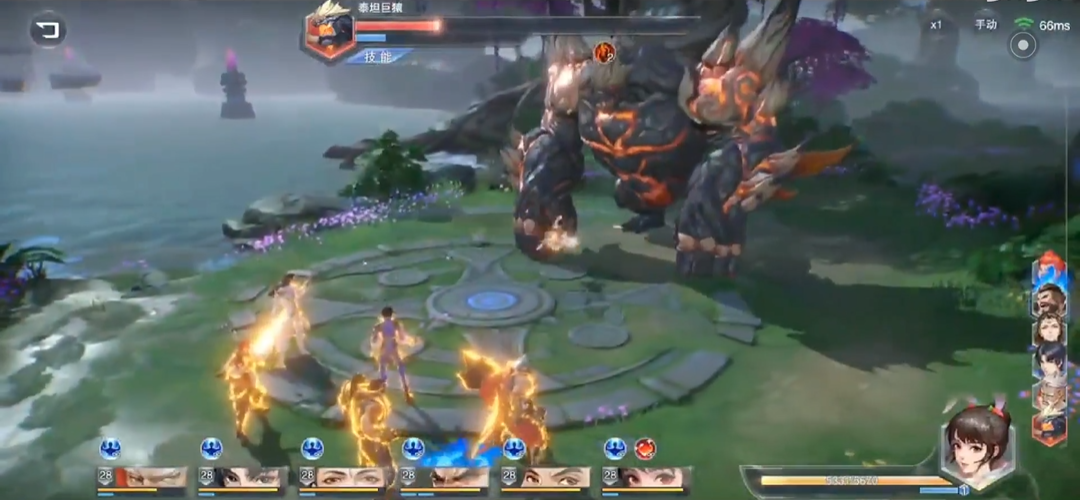Click the back button in the top corner
This screenshot has height=500, width=1080.
click(x=47, y=30)
